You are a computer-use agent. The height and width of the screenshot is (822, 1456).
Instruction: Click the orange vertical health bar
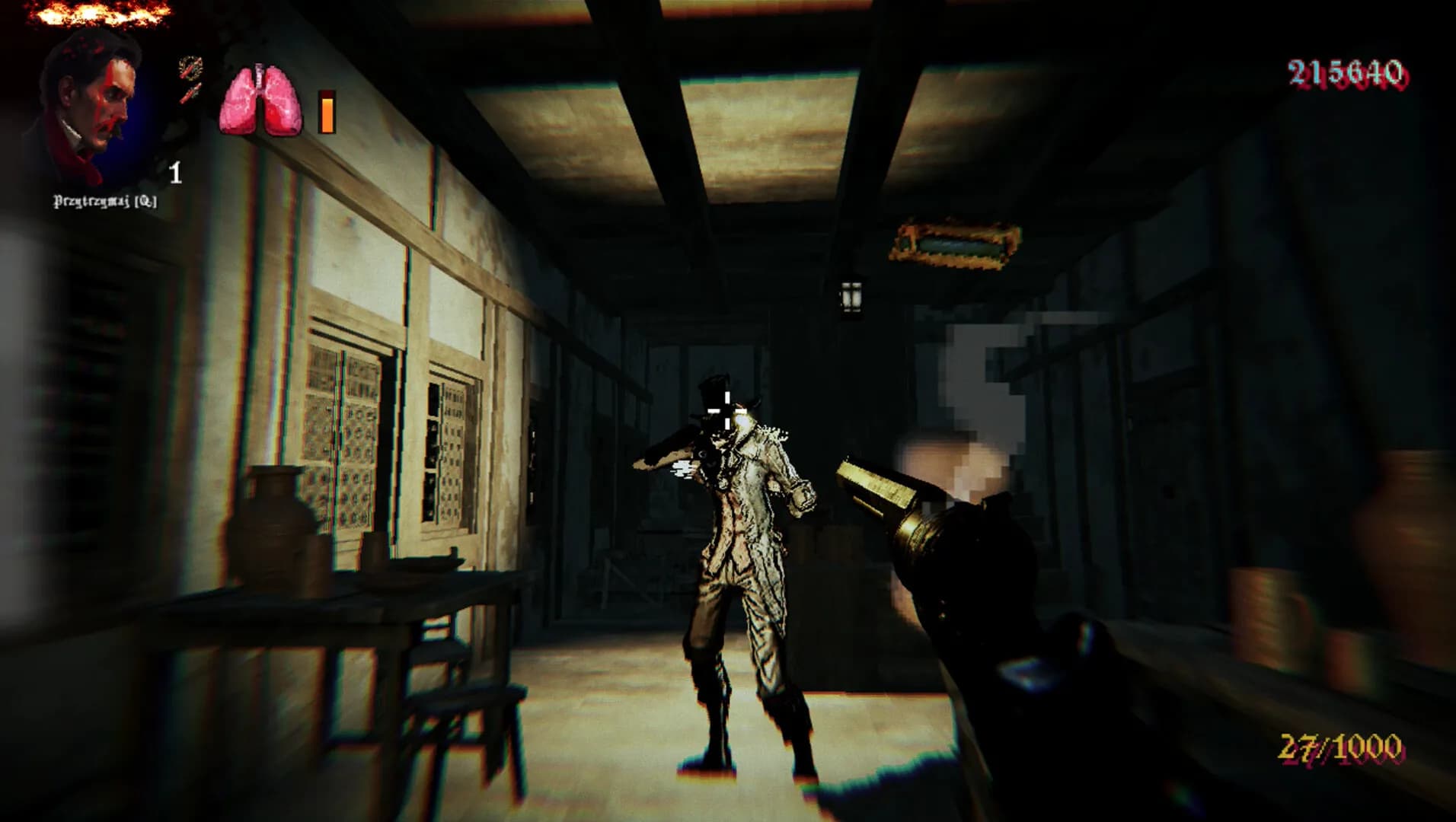[327, 110]
